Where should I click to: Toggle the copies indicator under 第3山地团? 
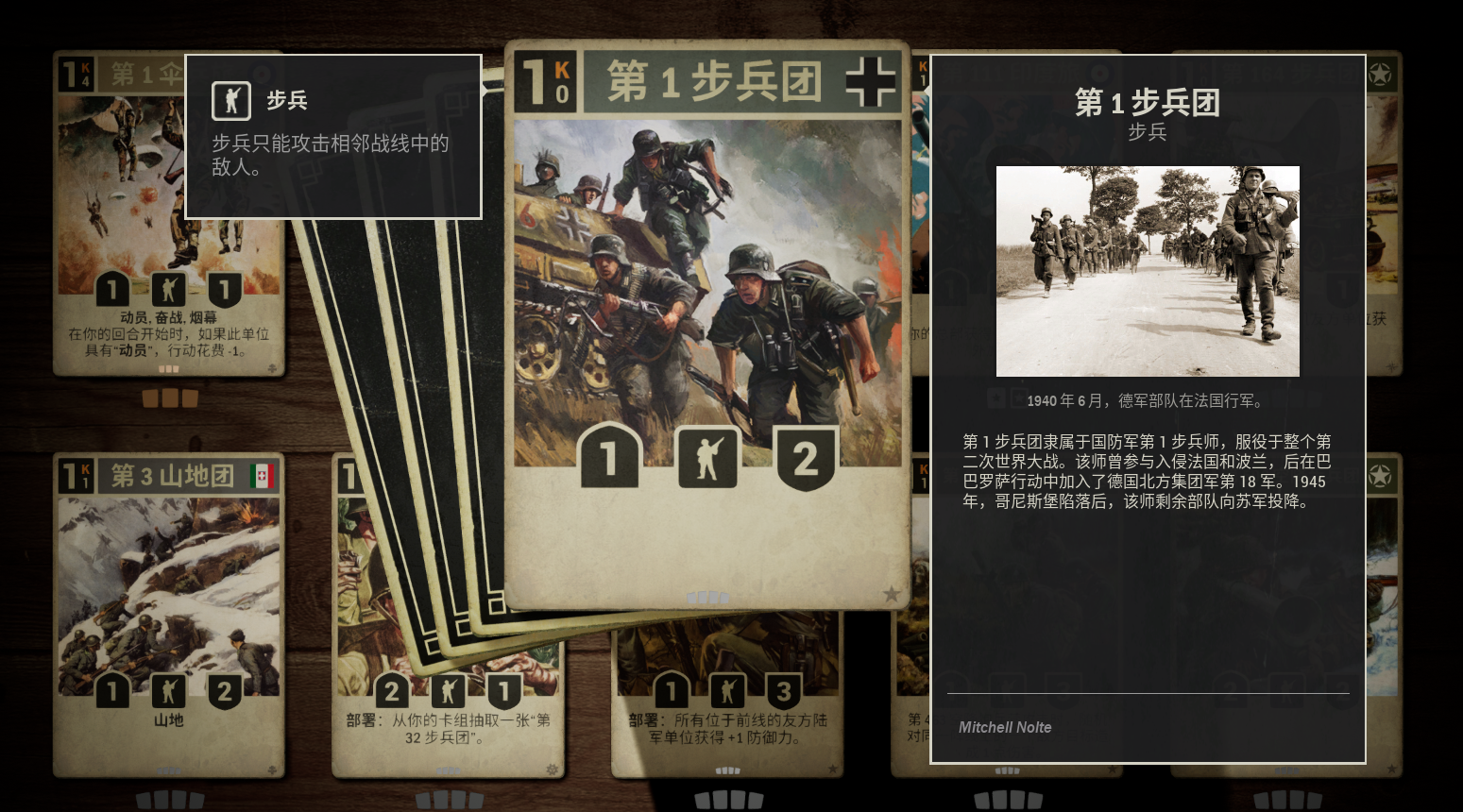pos(168,799)
